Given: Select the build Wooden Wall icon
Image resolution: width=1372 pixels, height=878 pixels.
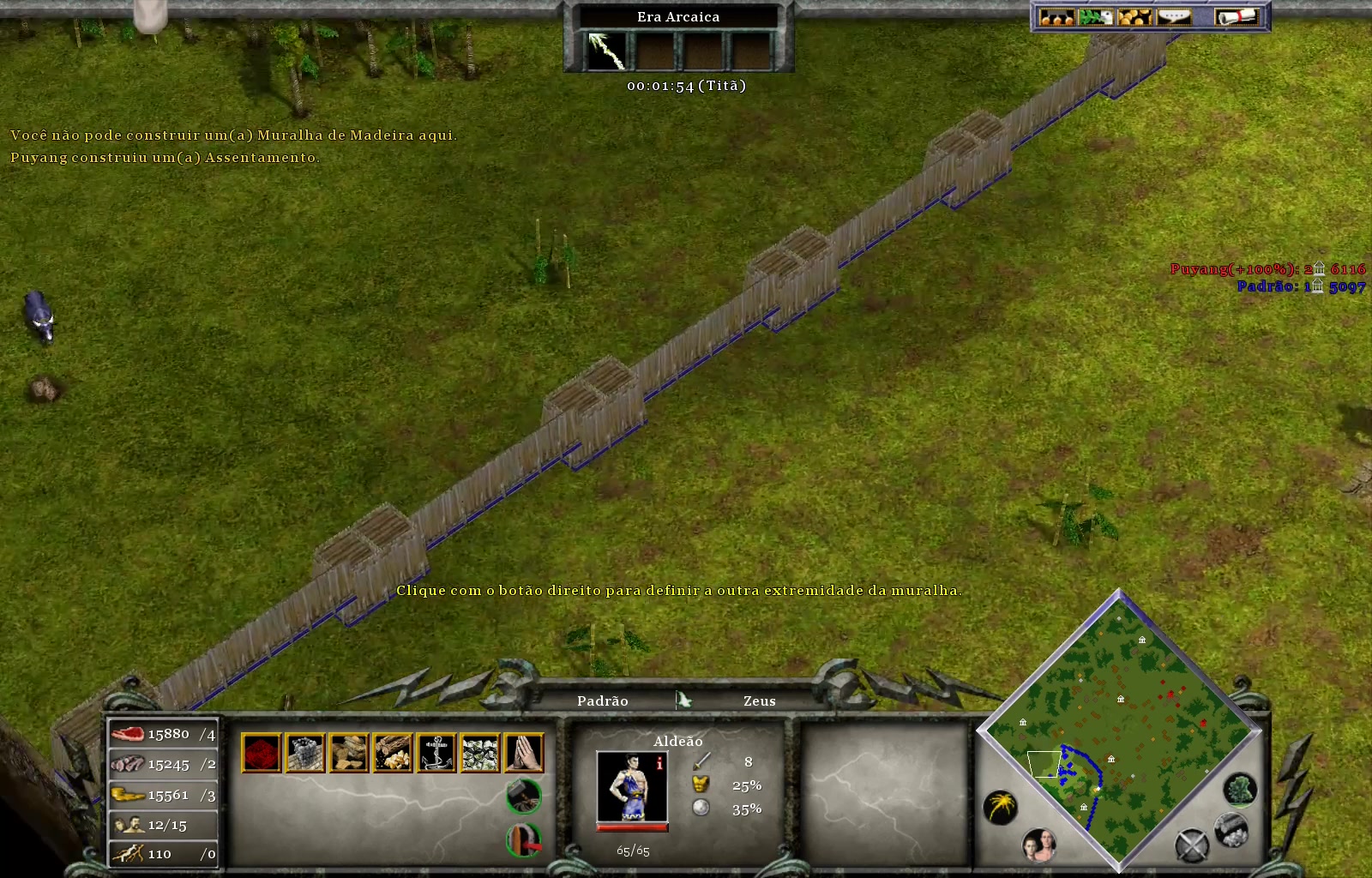Looking at the screenshot, I should click(305, 751).
